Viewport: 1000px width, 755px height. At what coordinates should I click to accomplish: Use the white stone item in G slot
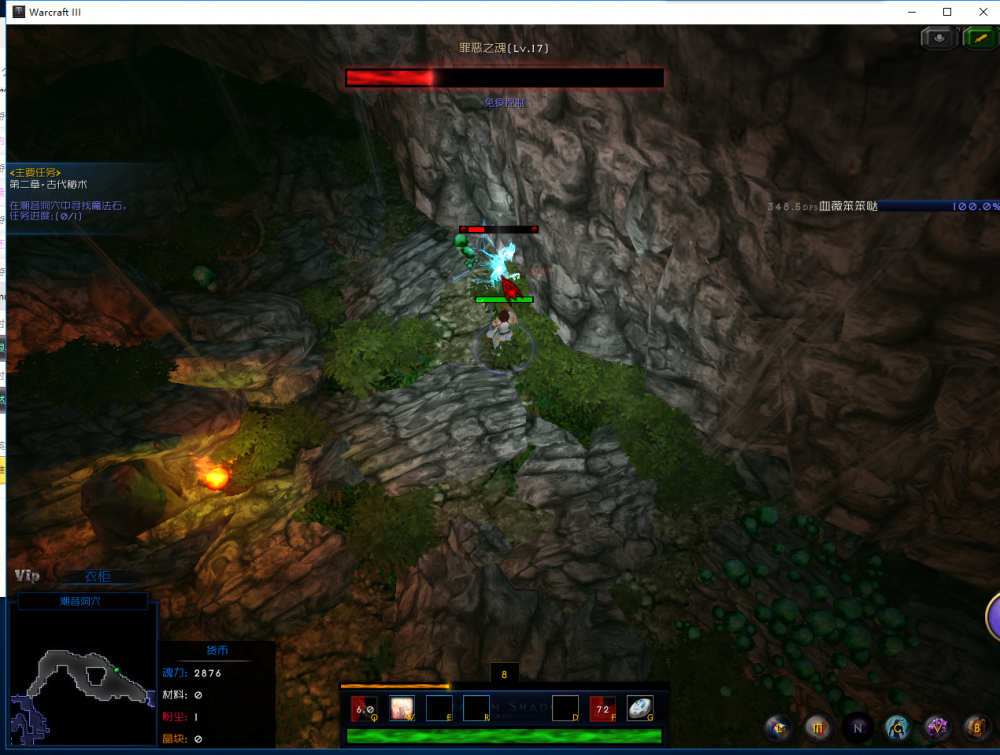point(640,708)
